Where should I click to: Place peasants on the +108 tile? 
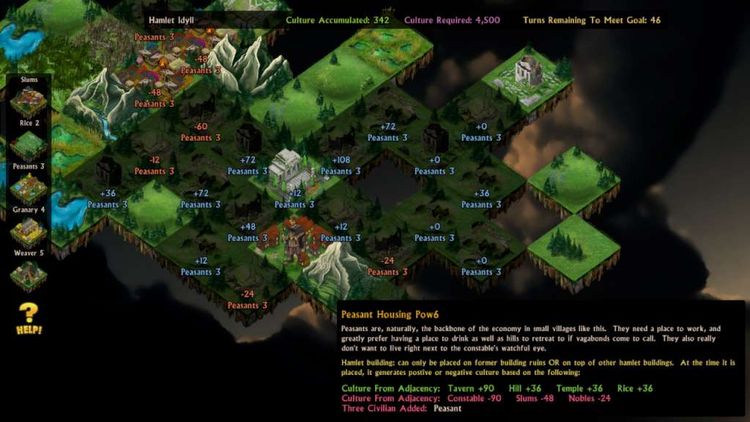tap(340, 165)
